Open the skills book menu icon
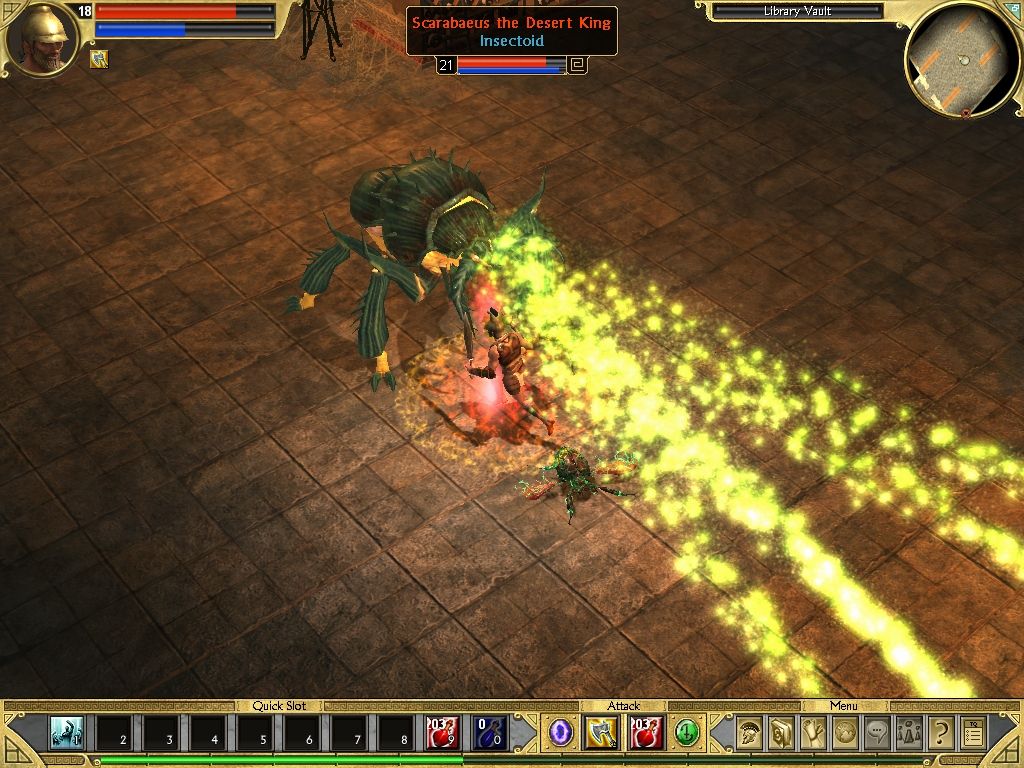 pyautogui.click(x=781, y=734)
